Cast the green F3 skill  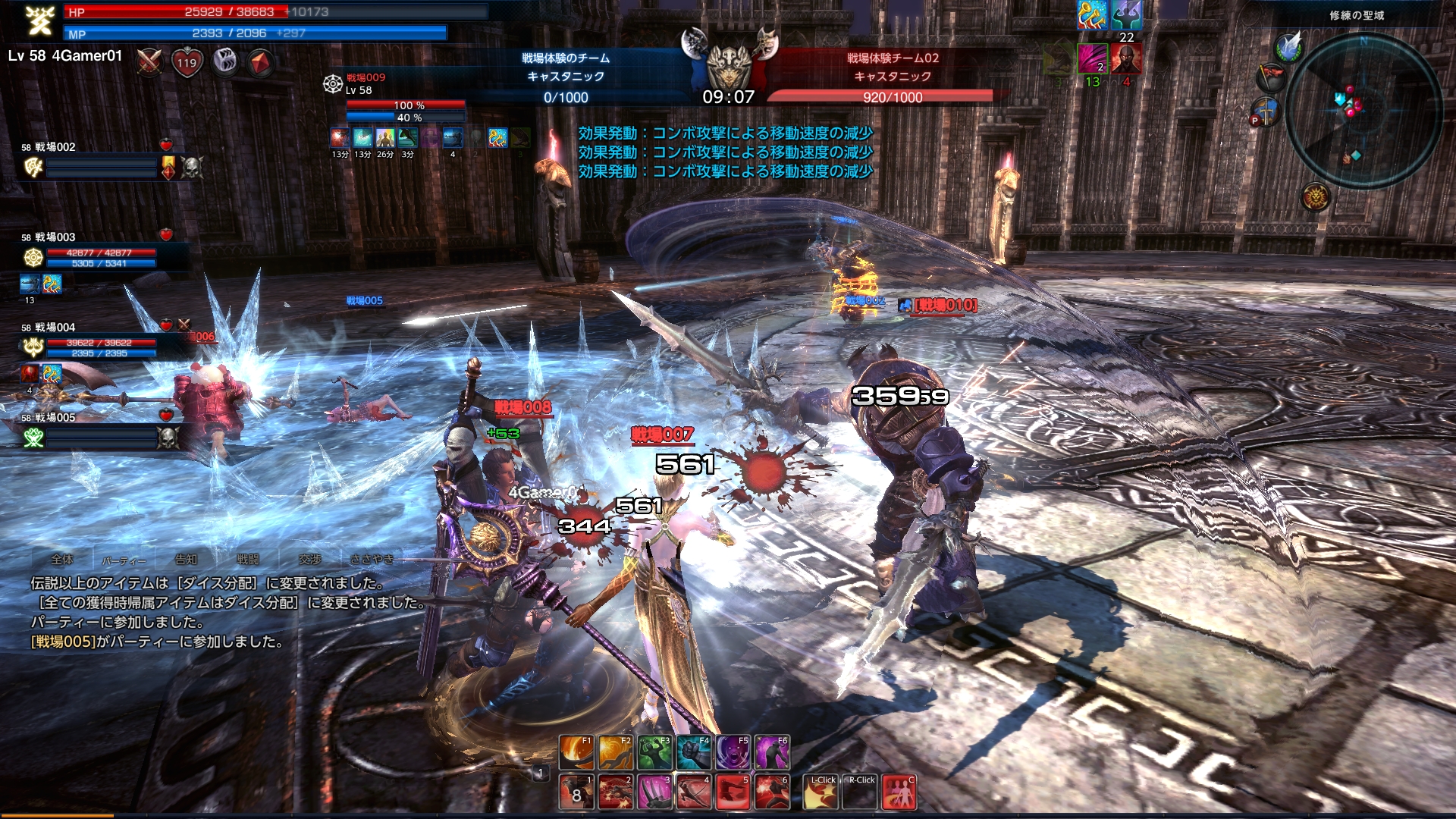654,752
